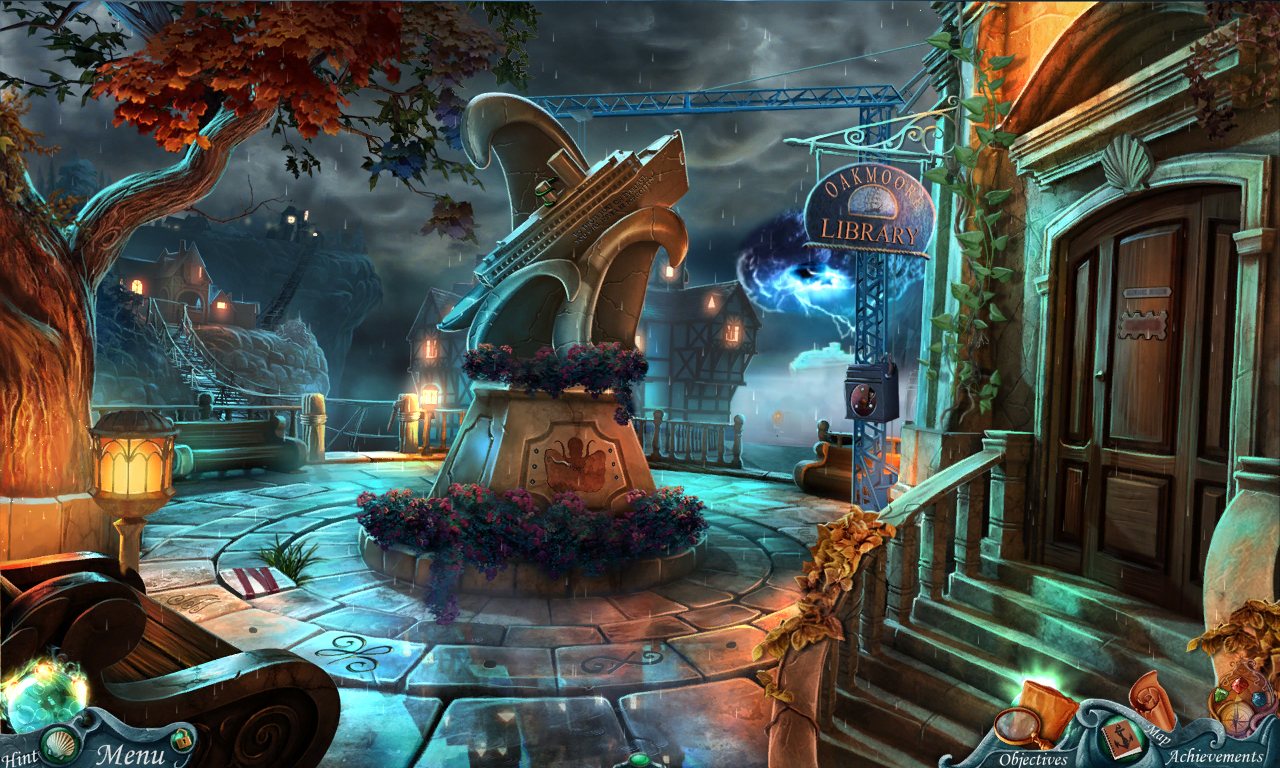Click the Objectives label

[1034, 757]
